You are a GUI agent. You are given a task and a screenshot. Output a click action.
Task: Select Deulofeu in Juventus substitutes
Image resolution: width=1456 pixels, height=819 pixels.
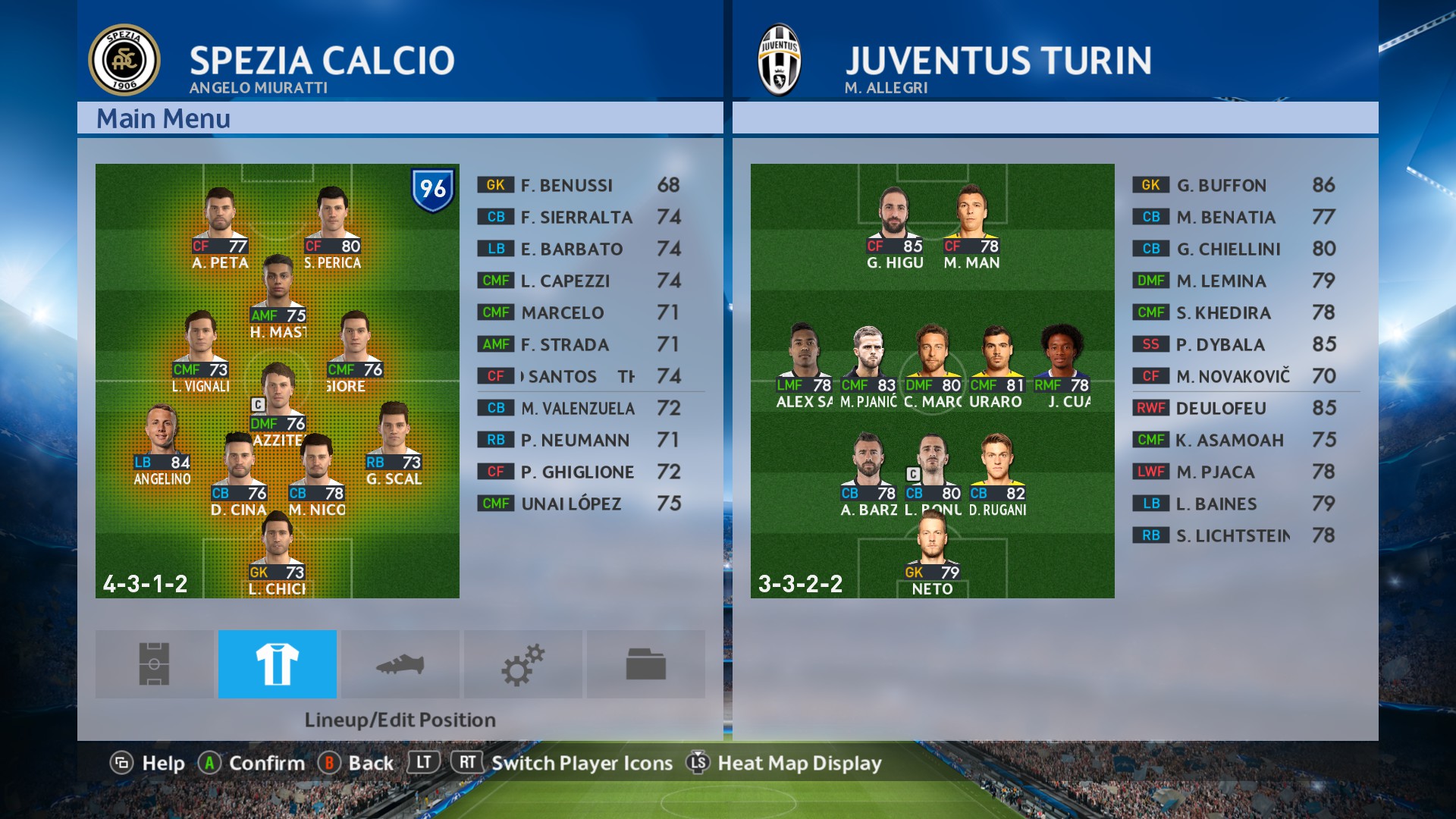[x=1245, y=408]
